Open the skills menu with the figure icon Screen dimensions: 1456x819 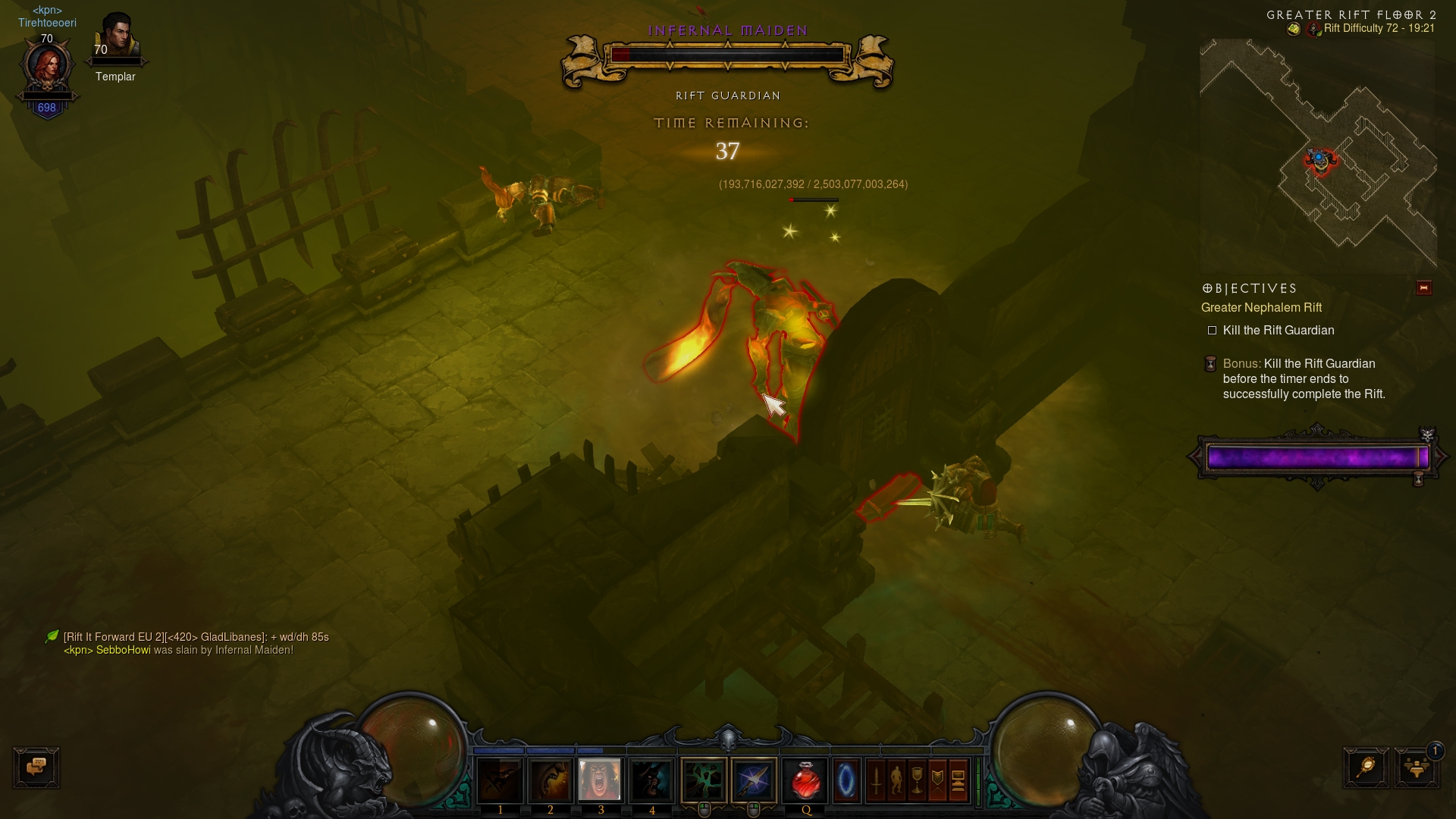tap(896, 780)
